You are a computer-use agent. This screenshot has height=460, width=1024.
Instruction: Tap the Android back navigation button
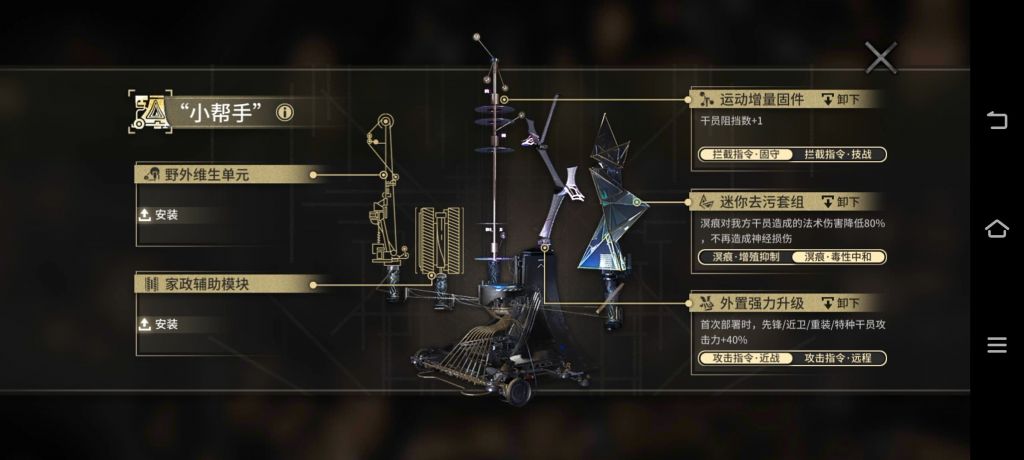[x=997, y=121]
